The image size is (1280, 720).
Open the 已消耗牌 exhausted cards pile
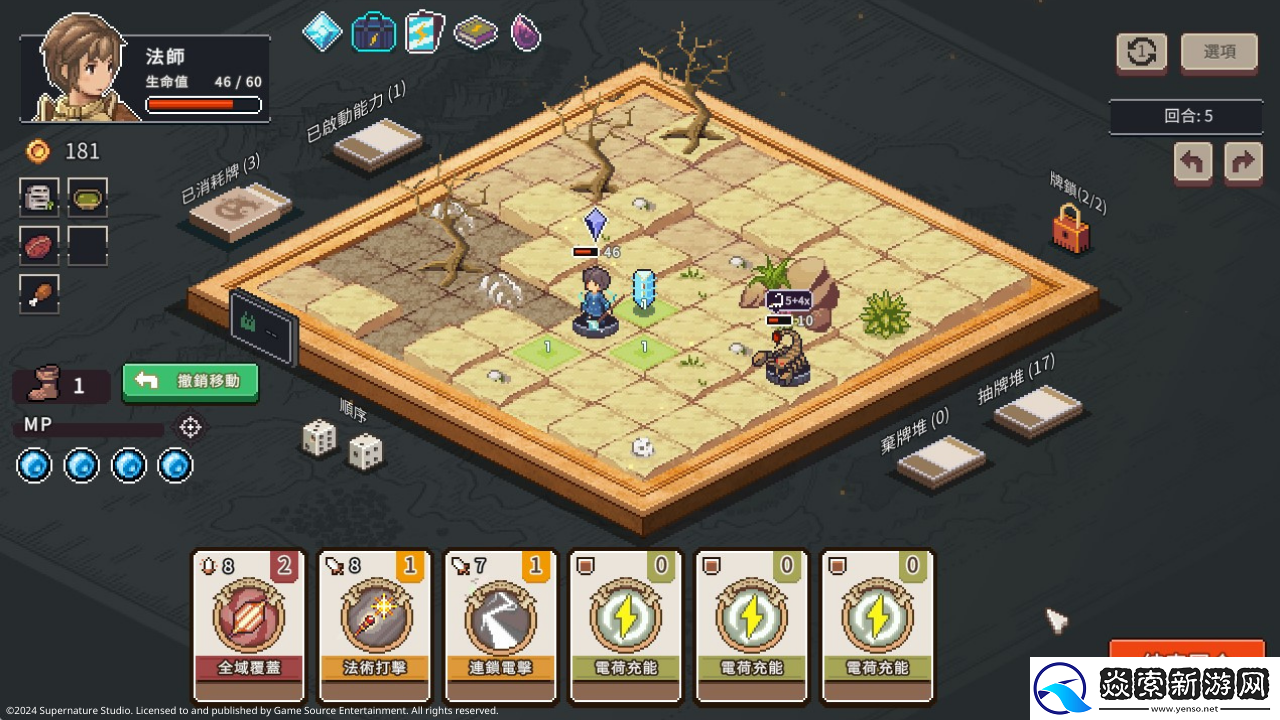[240, 210]
